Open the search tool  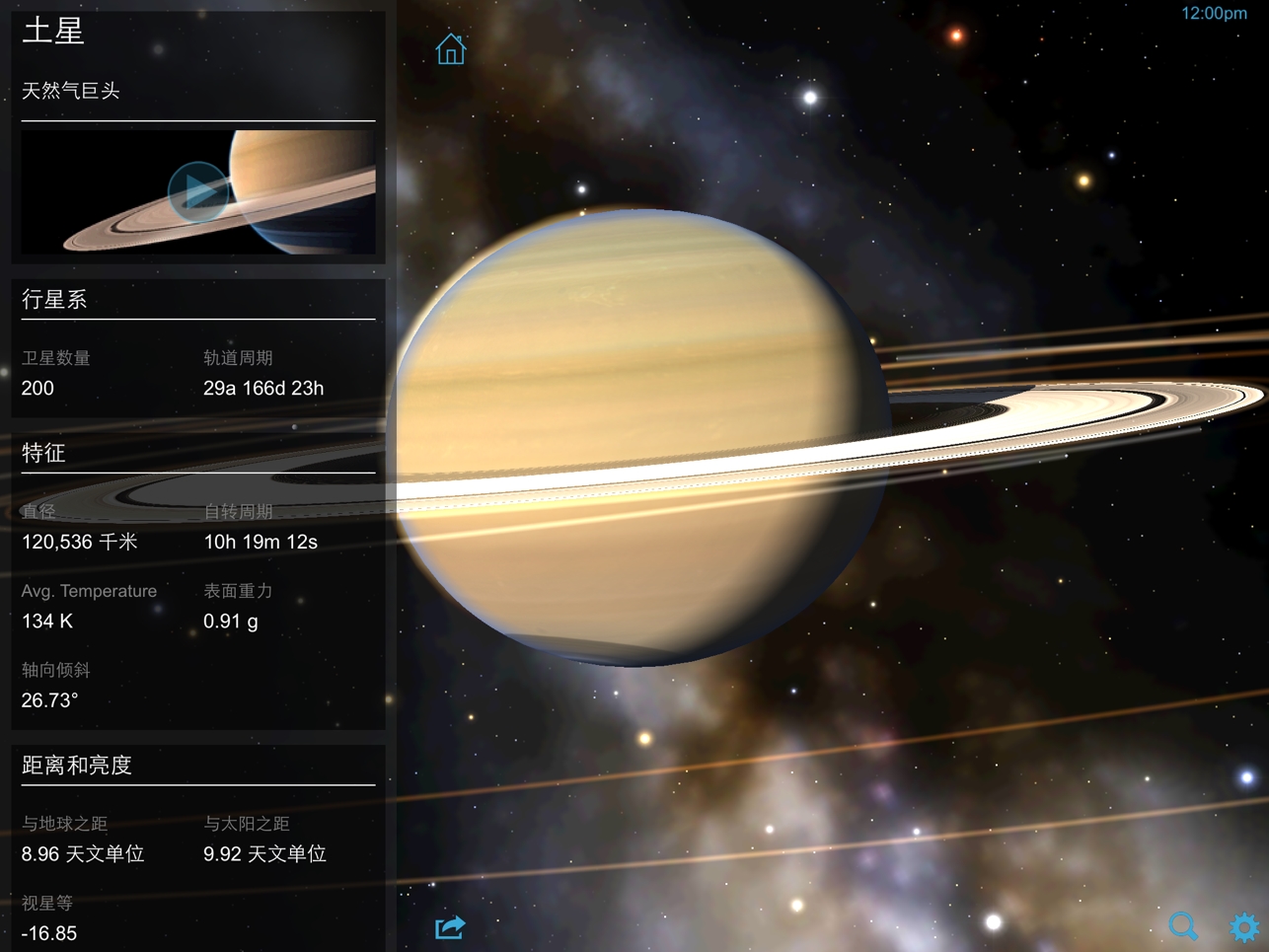[x=1183, y=926]
